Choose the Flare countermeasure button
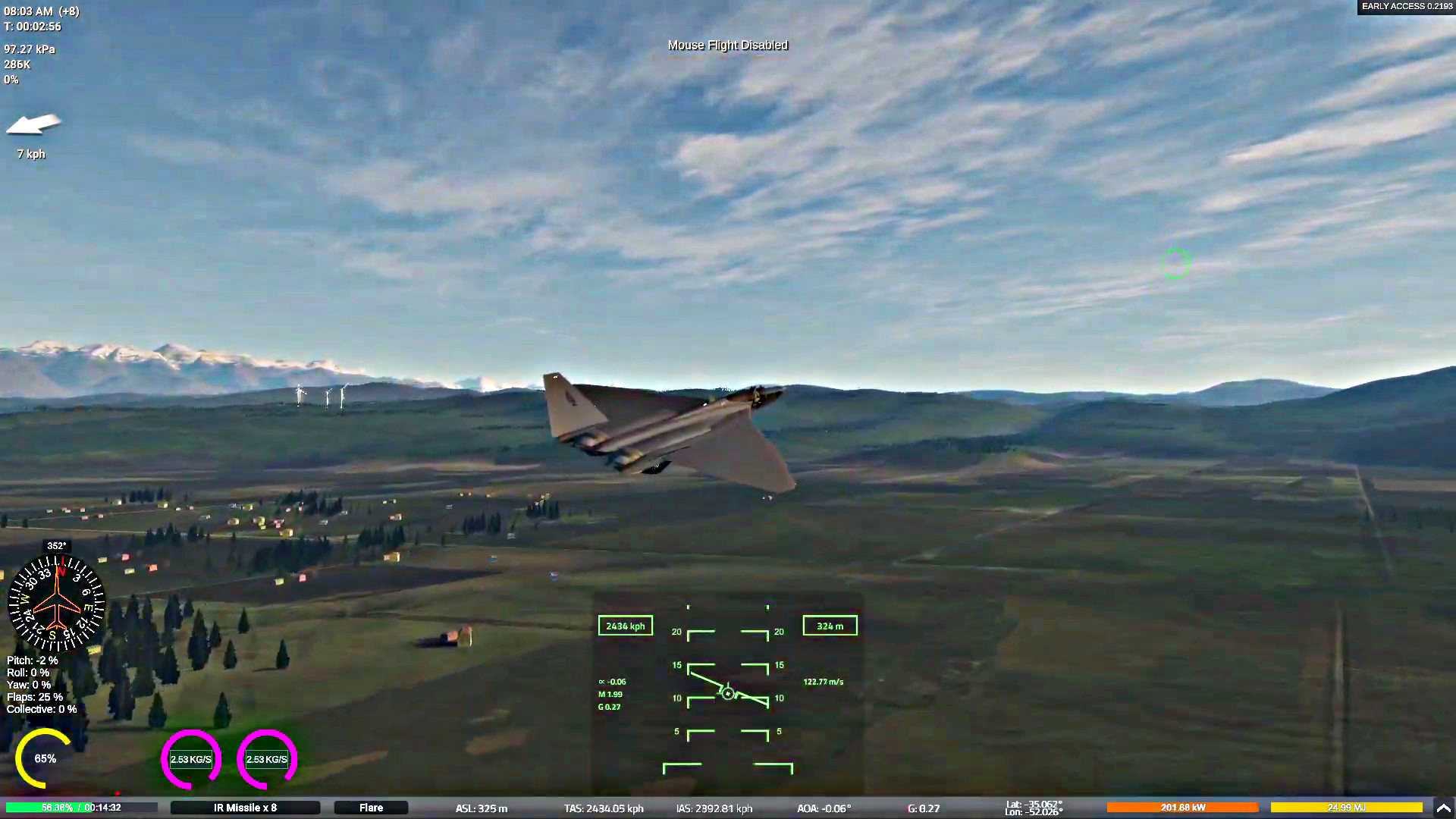The image size is (1456, 819). click(x=371, y=808)
